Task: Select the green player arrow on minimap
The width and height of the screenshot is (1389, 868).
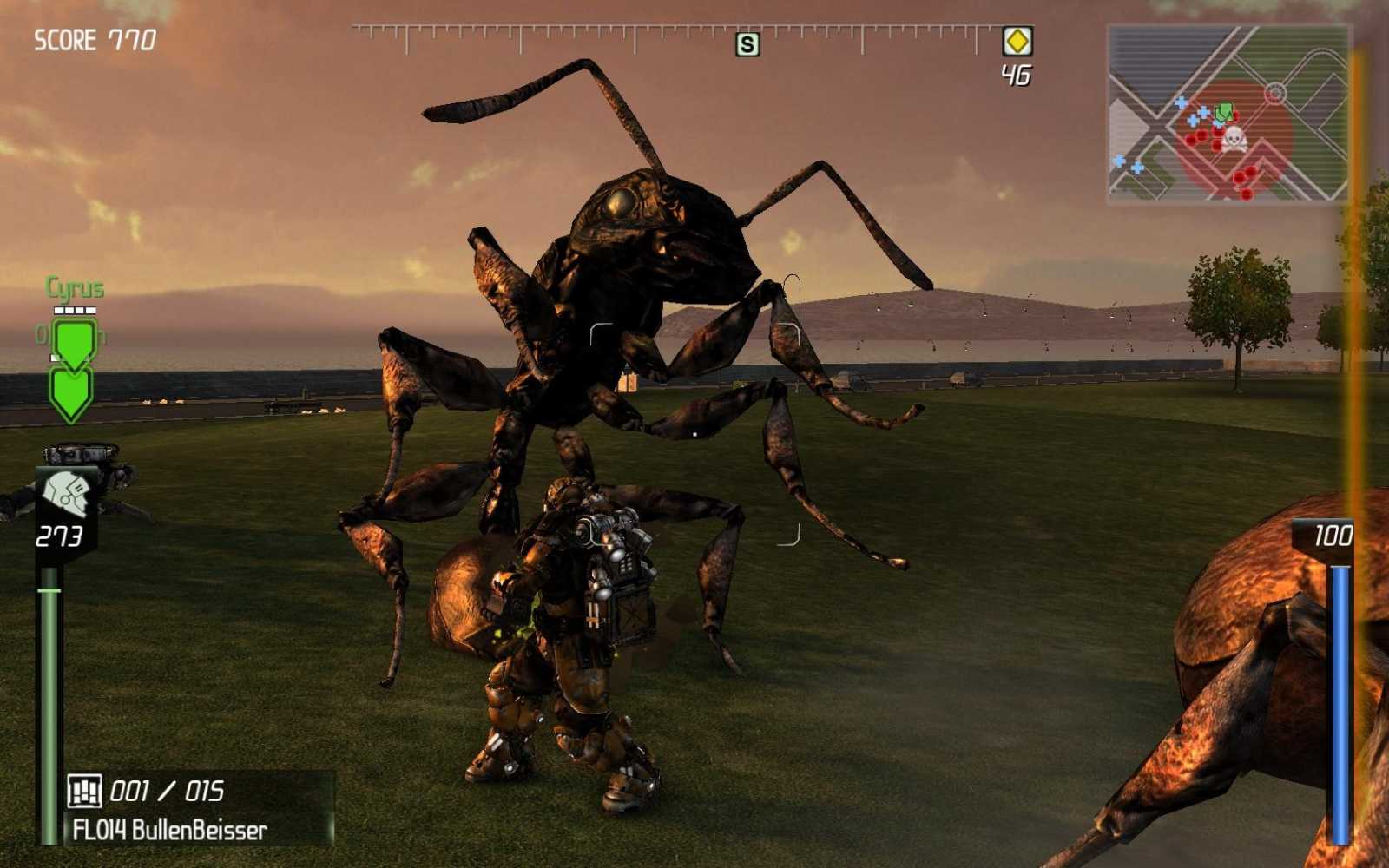Action: click(1224, 111)
